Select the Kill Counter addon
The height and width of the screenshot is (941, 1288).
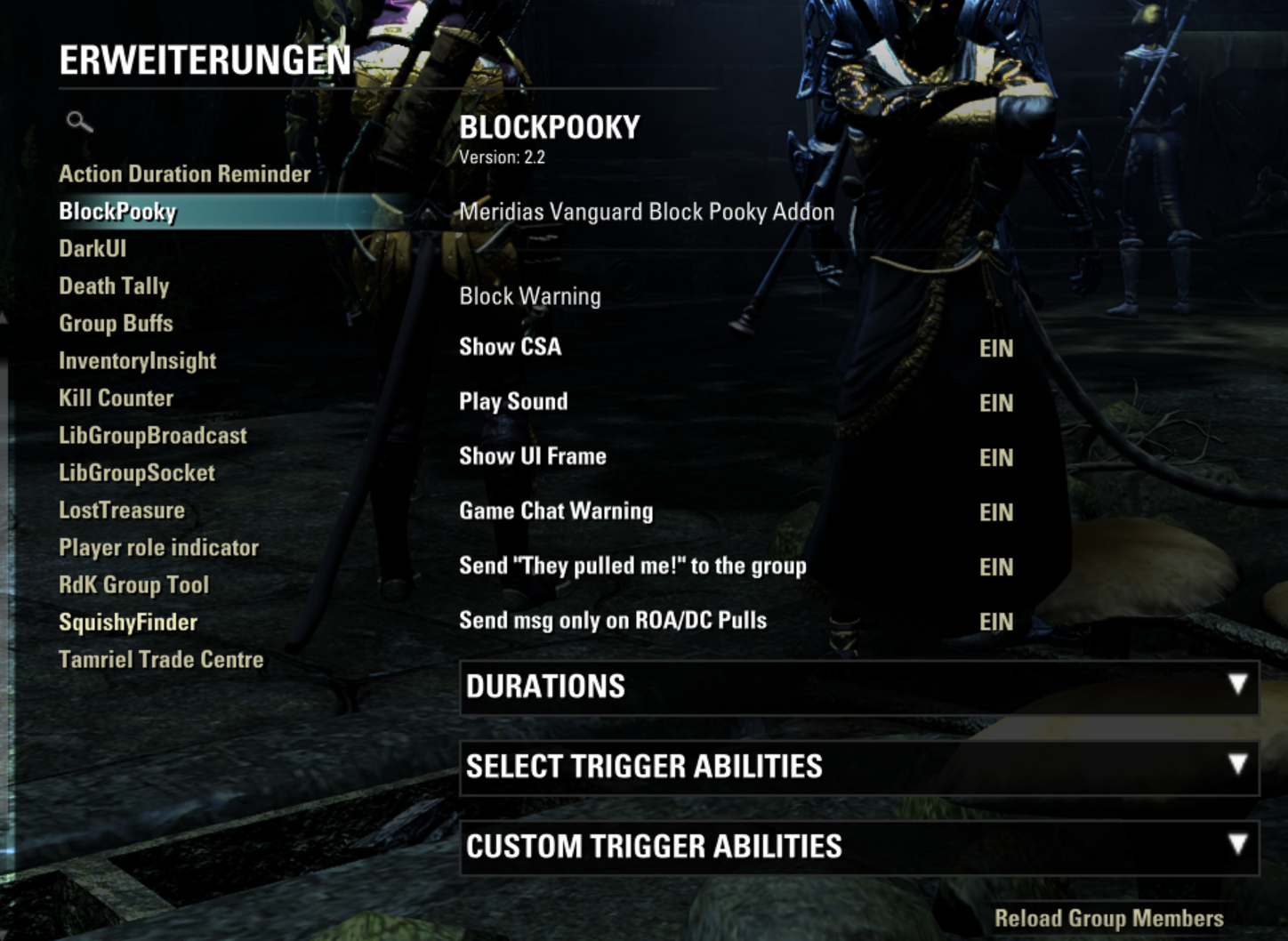pyautogui.click(x=116, y=398)
